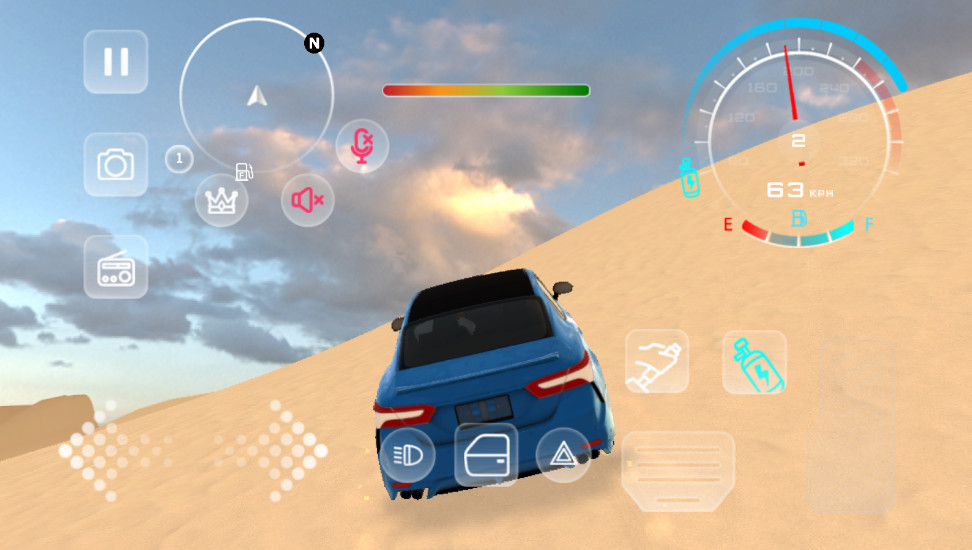Open the camera view button

pos(116,164)
